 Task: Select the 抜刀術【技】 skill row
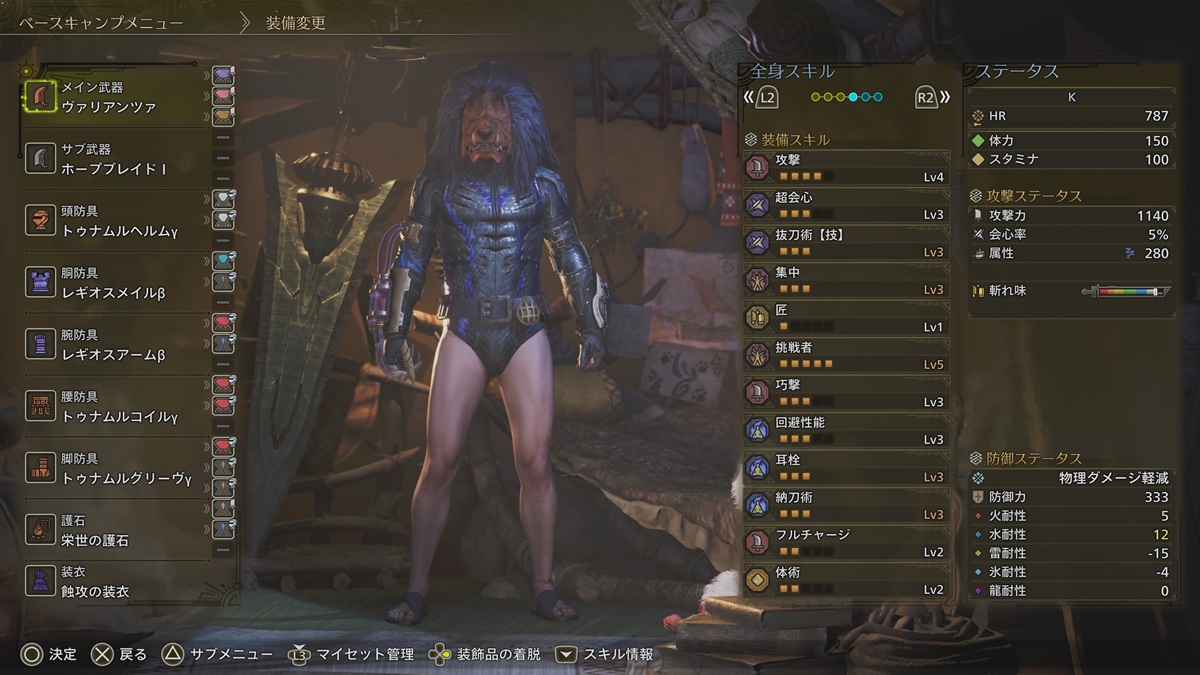pos(846,242)
